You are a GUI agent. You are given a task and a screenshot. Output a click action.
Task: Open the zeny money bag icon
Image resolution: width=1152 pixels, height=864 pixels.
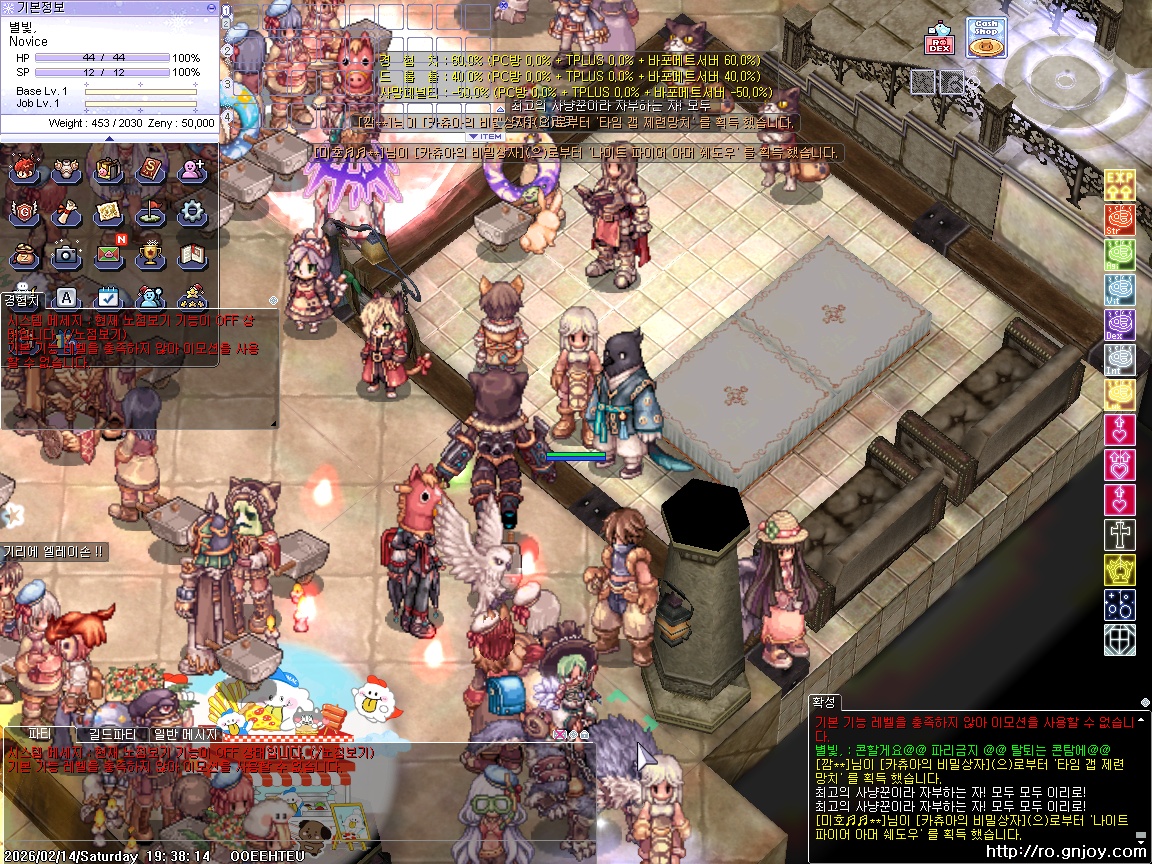point(24,254)
